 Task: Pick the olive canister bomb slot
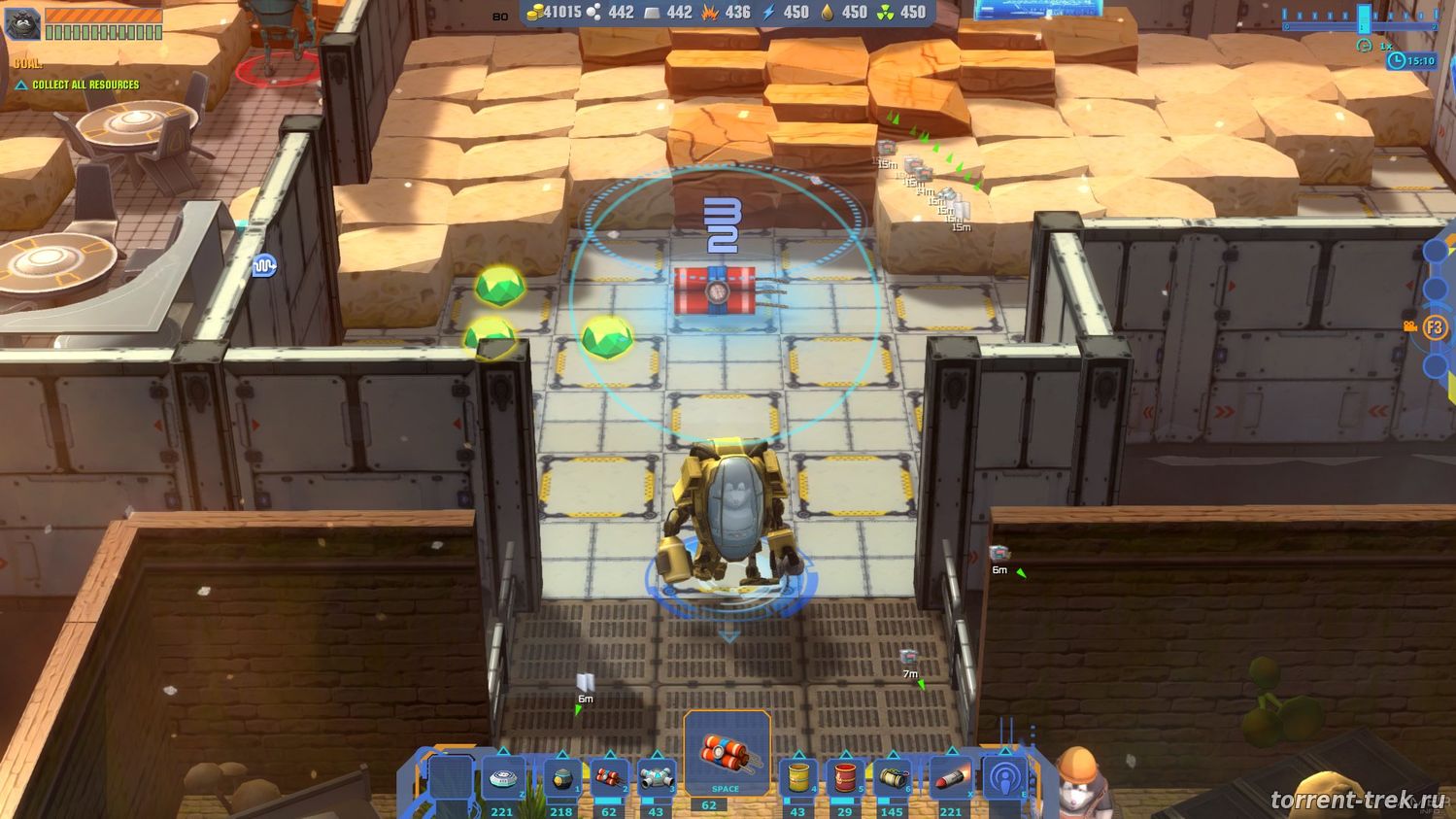892,777
